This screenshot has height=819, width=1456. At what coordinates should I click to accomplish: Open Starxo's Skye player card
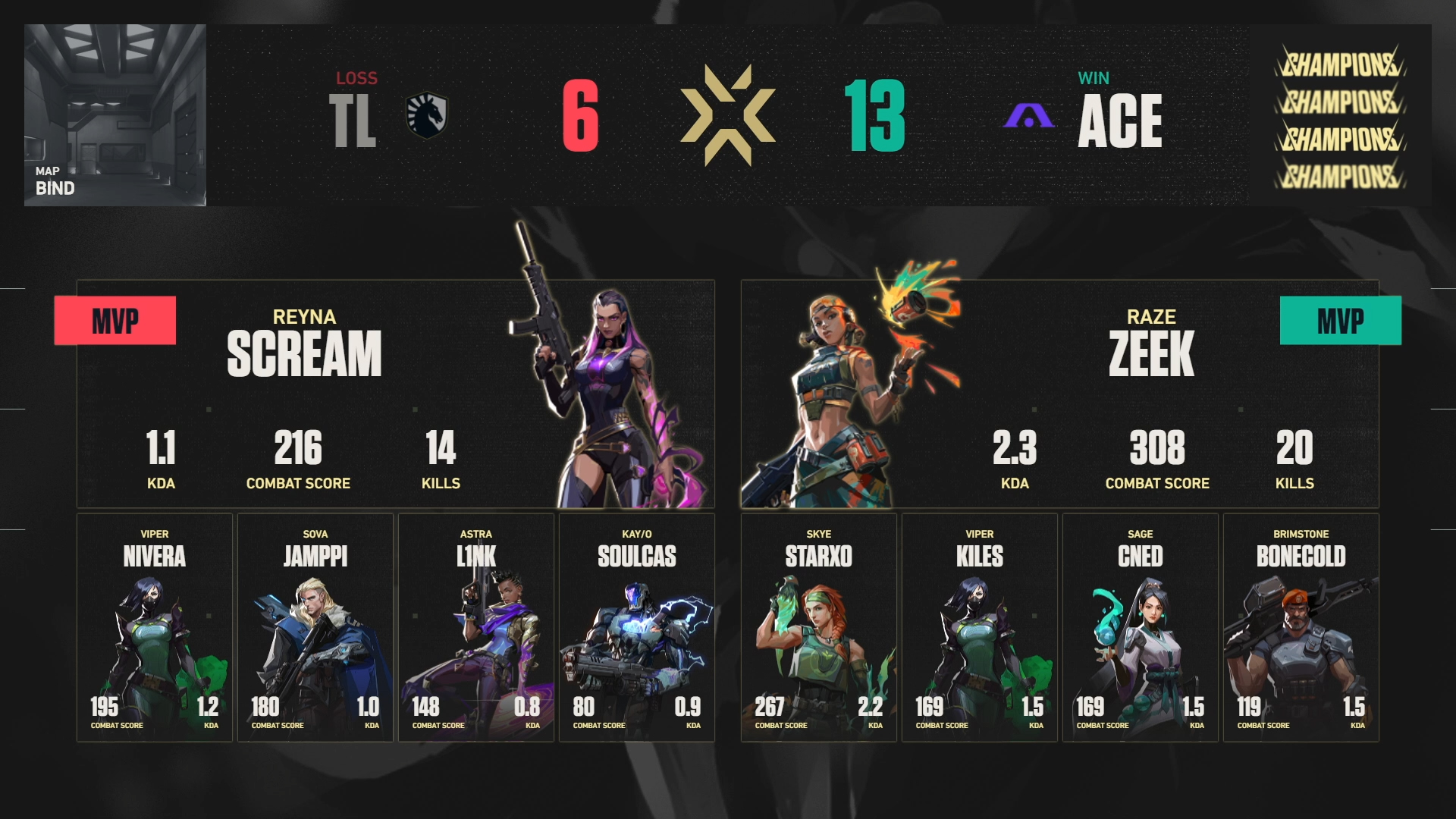819,628
